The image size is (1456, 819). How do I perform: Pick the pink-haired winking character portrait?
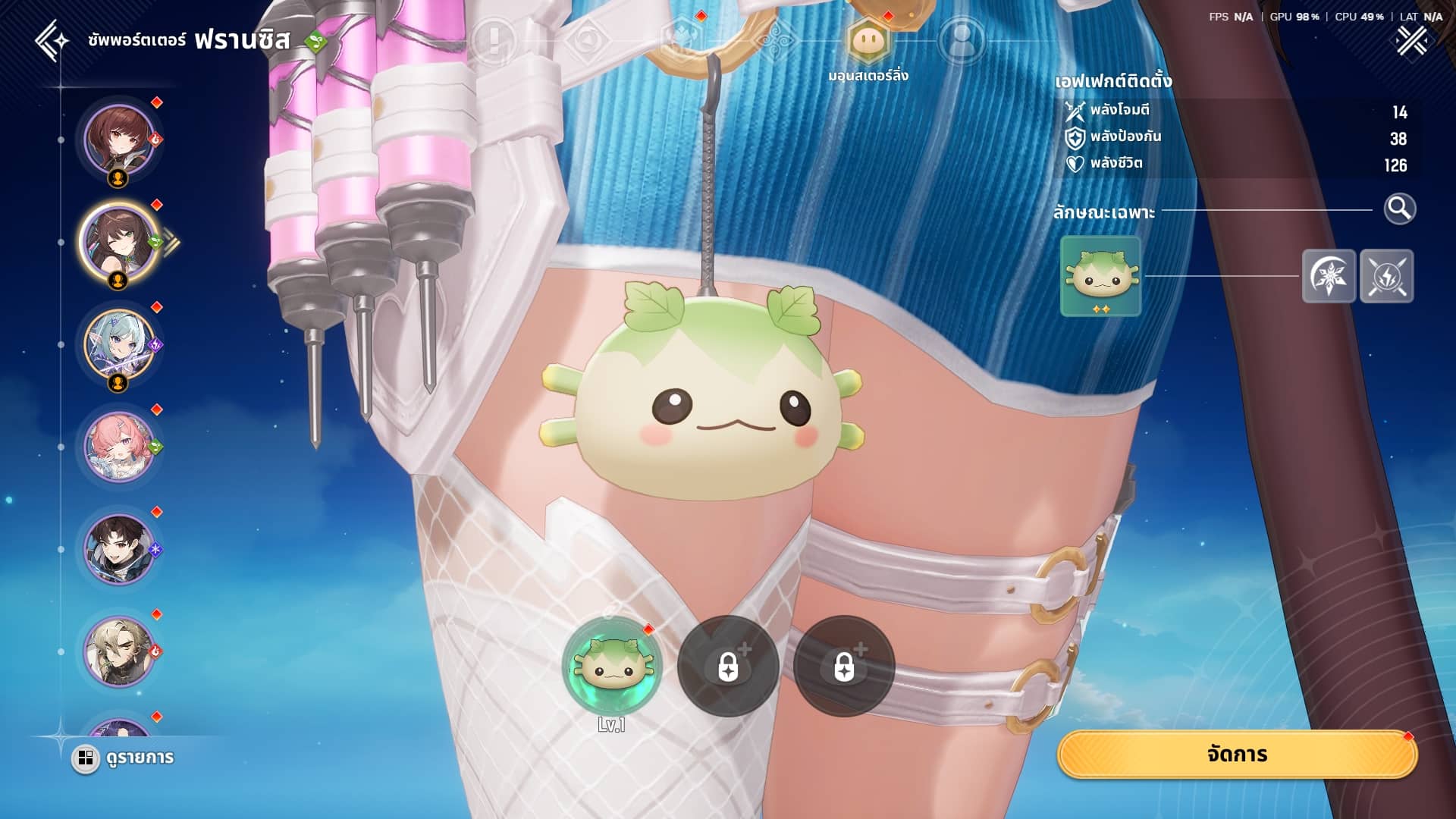(x=118, y=447)
